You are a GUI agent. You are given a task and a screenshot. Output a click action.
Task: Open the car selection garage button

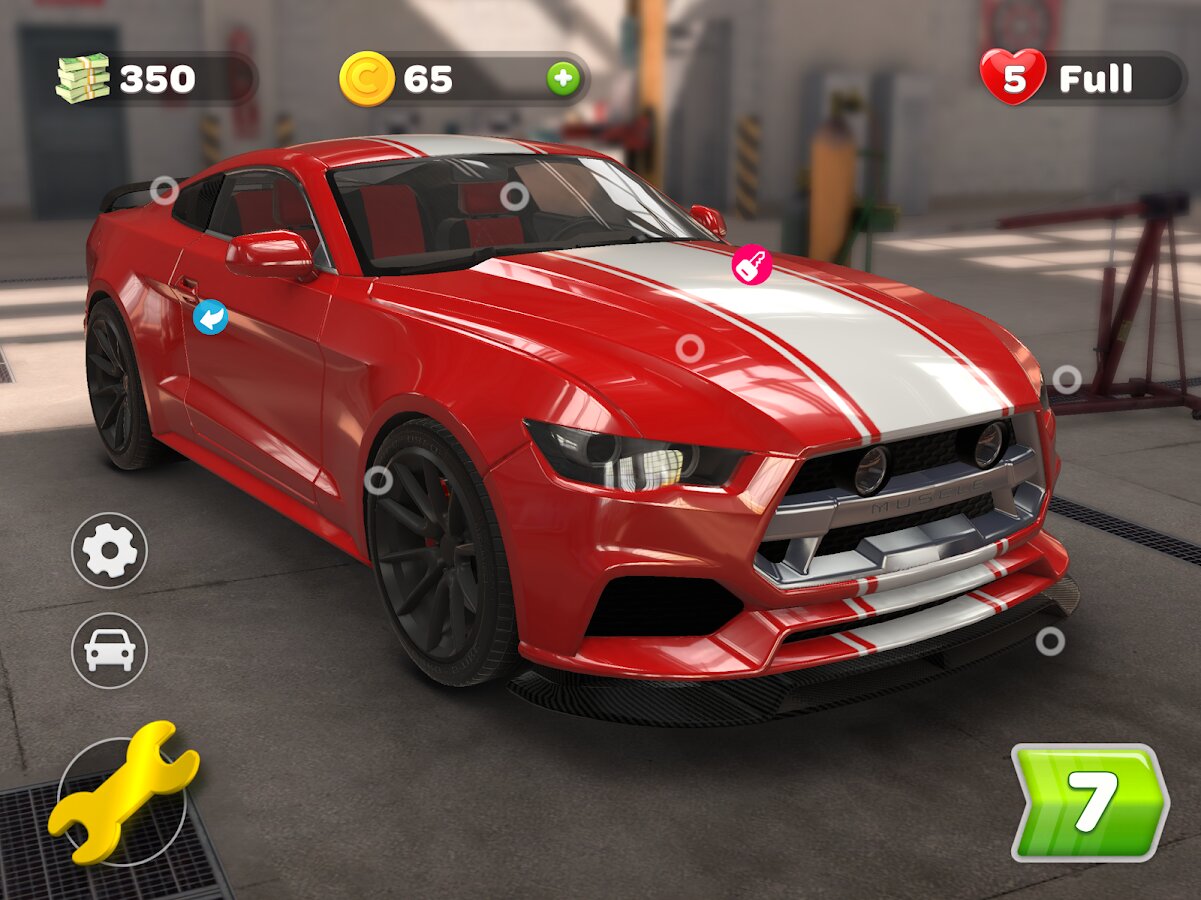[109, 650]
